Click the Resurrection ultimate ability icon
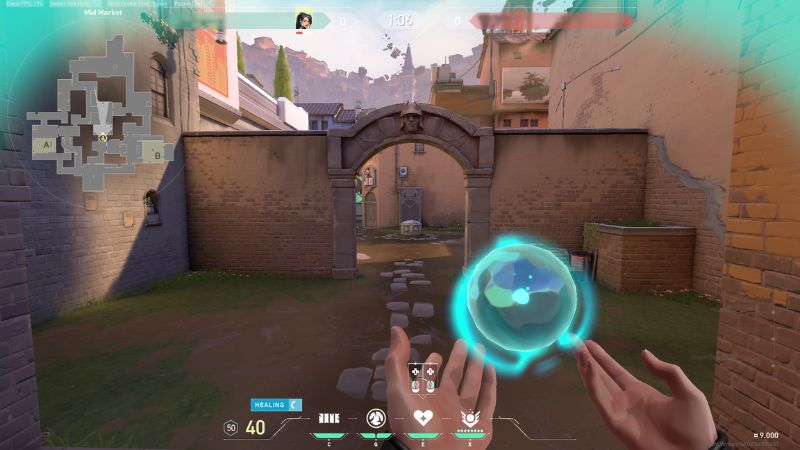Screen dimensions: 800x450 [469, 418]
